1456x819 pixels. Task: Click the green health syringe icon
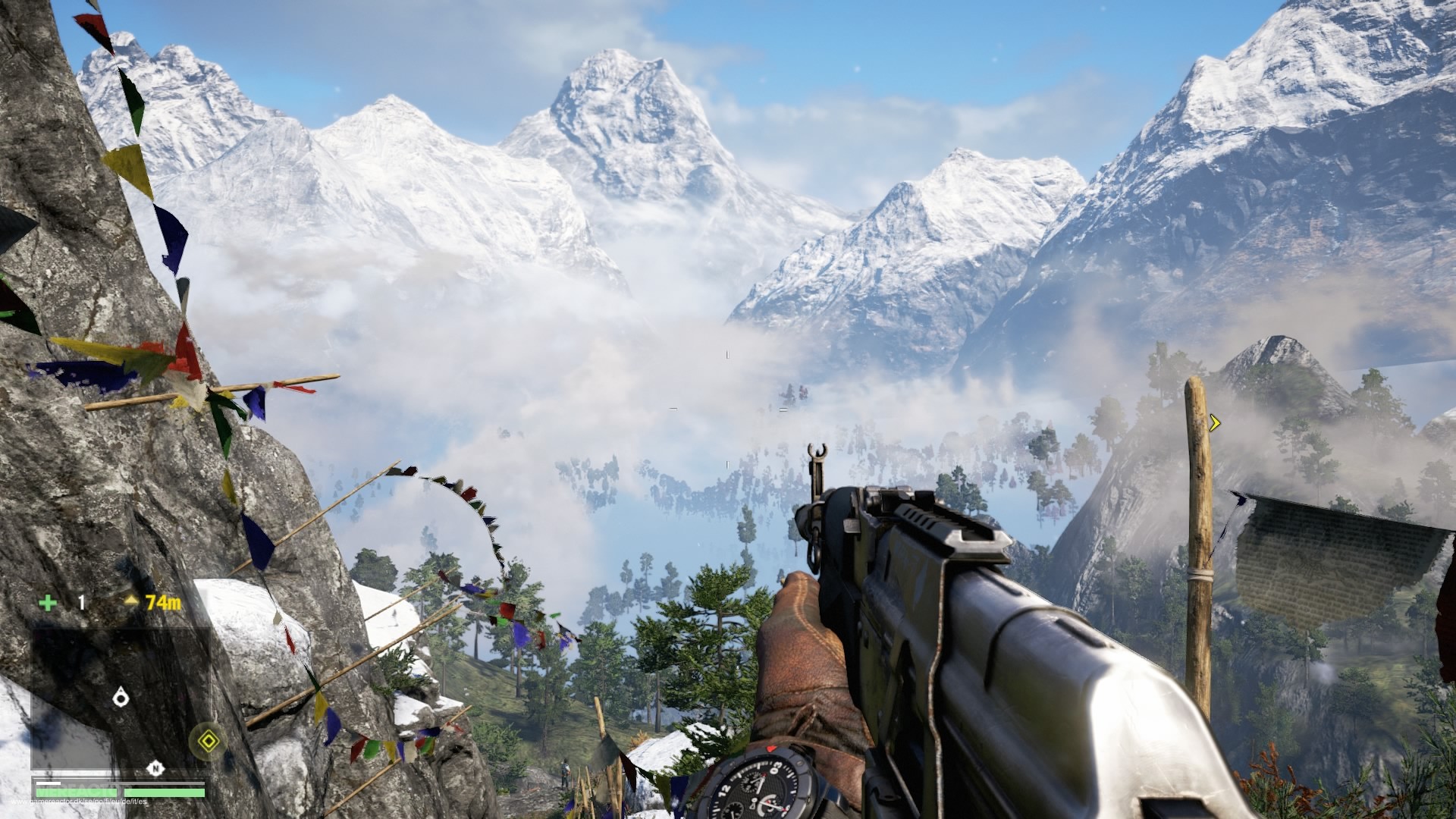pyautogui.click(x=48, y=604)
